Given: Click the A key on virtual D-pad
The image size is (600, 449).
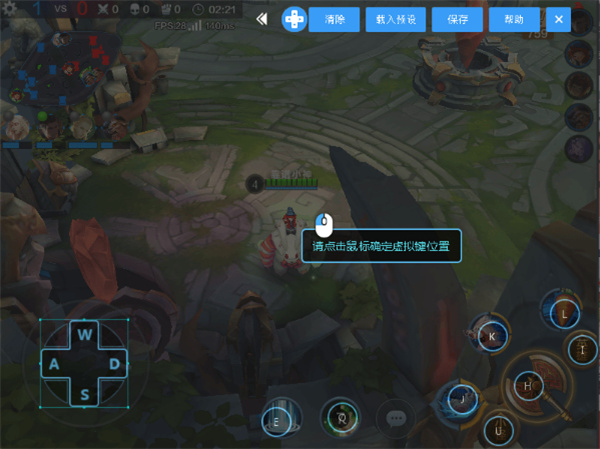Looking at the screenshot, I should coord(54,364).
